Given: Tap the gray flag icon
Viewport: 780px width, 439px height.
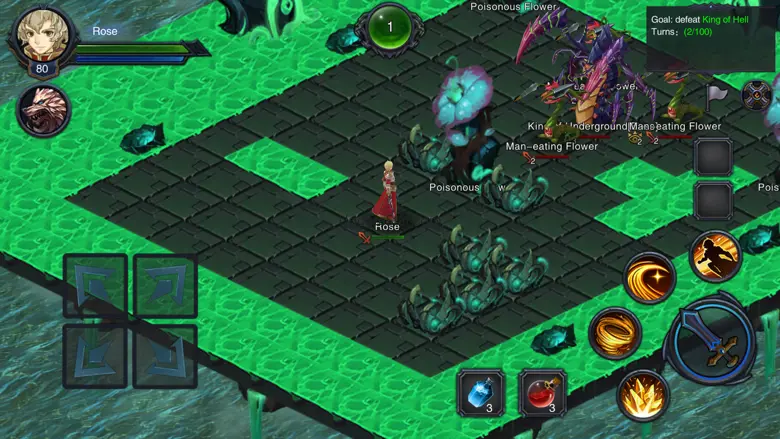Looking at the screenshot, I should click(x=716, y=95).
